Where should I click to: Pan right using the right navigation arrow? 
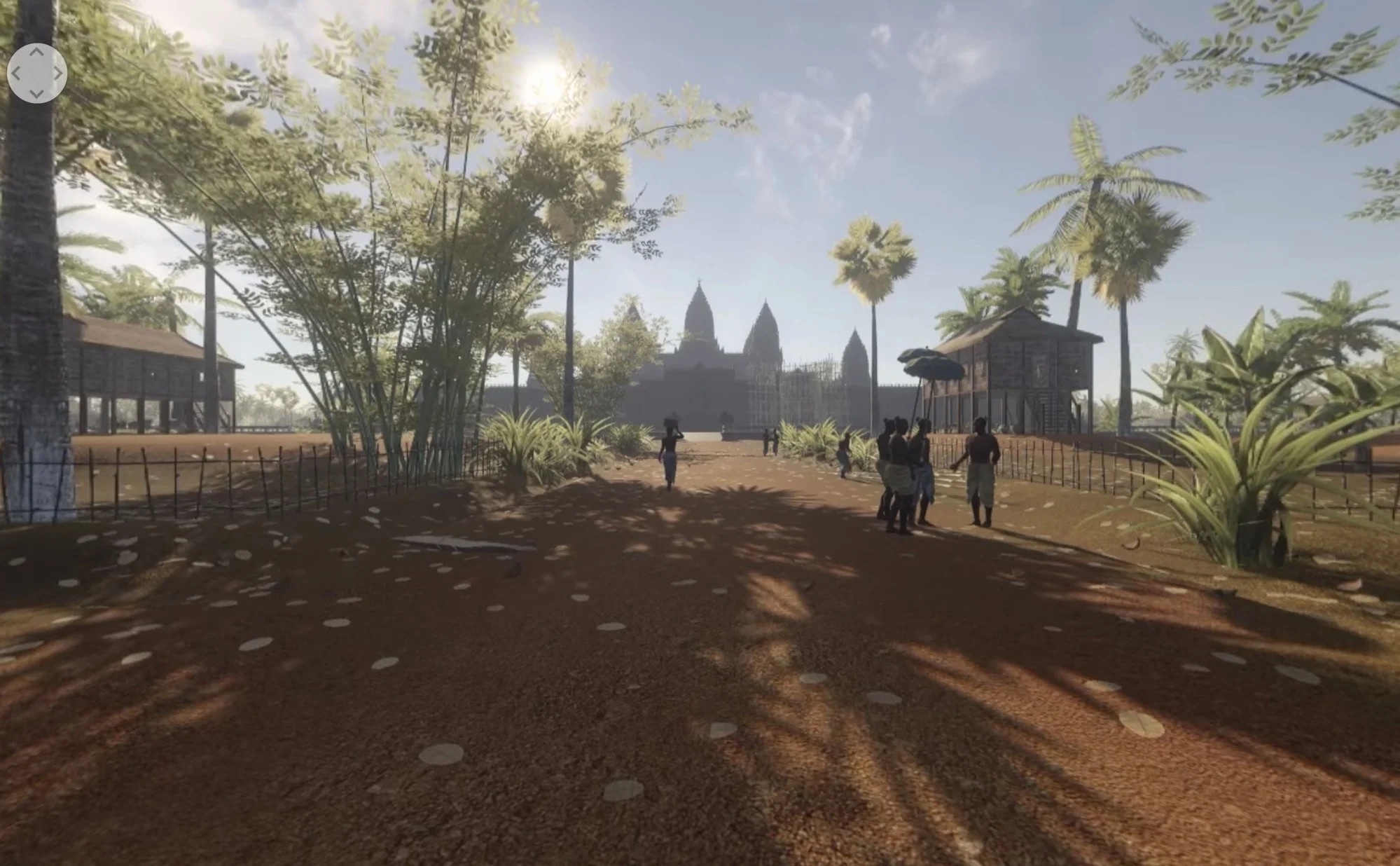point(57,72)
